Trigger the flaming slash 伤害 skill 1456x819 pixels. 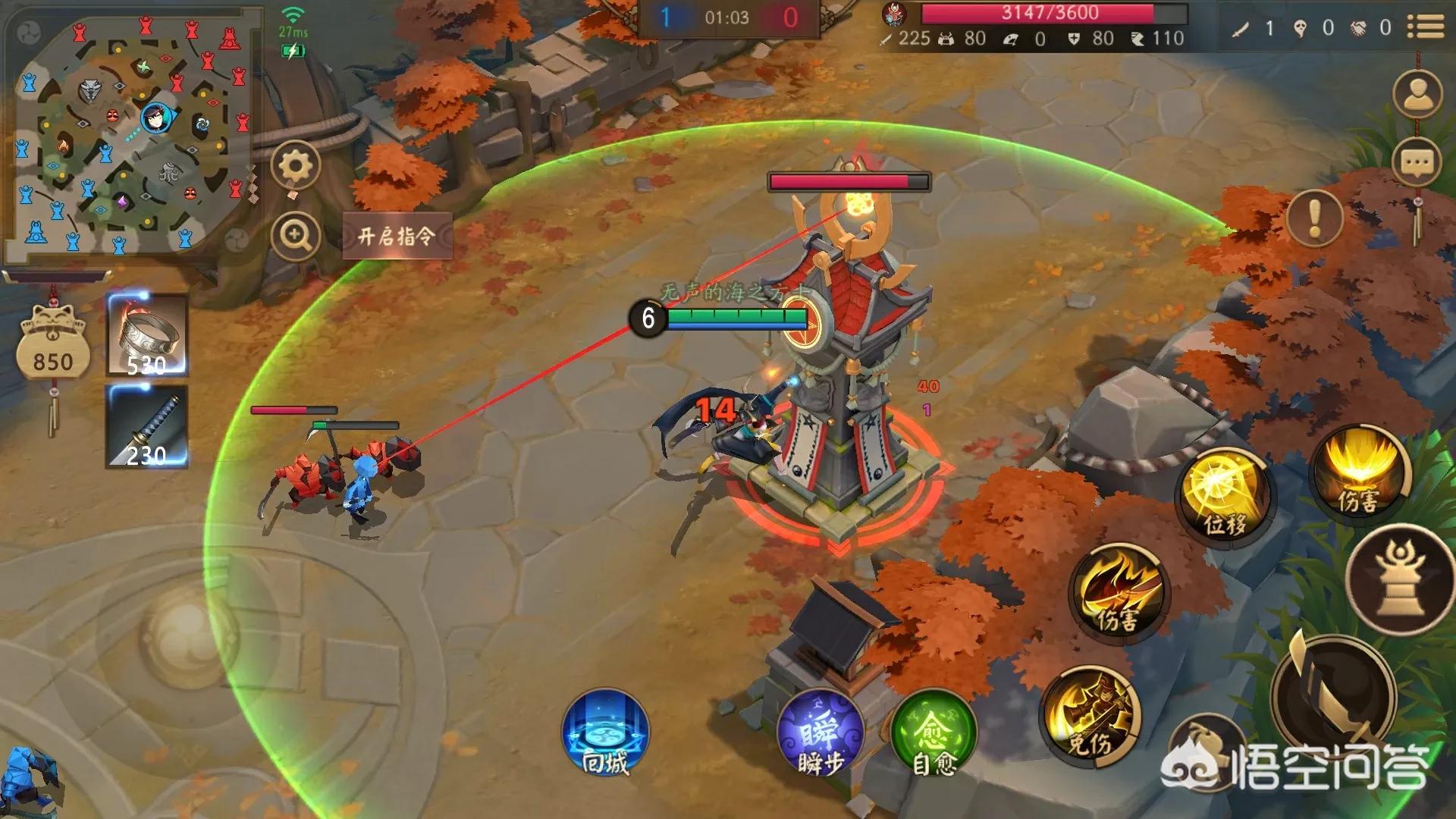click(1118, 590)
